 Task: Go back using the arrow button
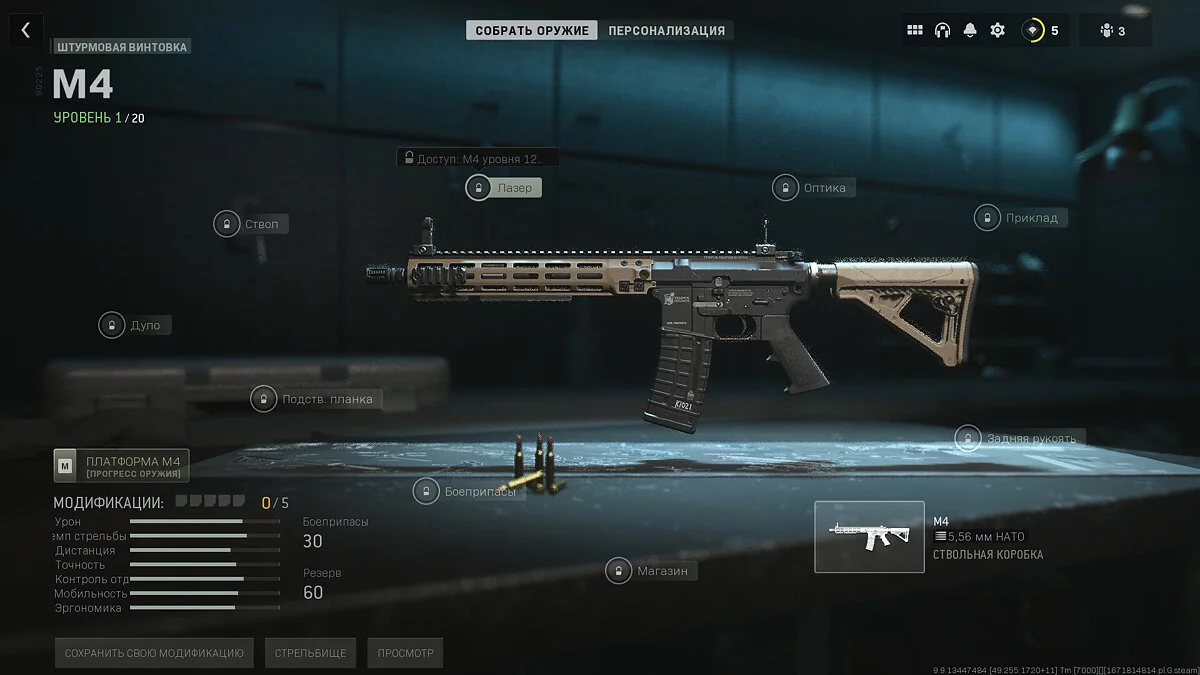click(x=26, y=31)
